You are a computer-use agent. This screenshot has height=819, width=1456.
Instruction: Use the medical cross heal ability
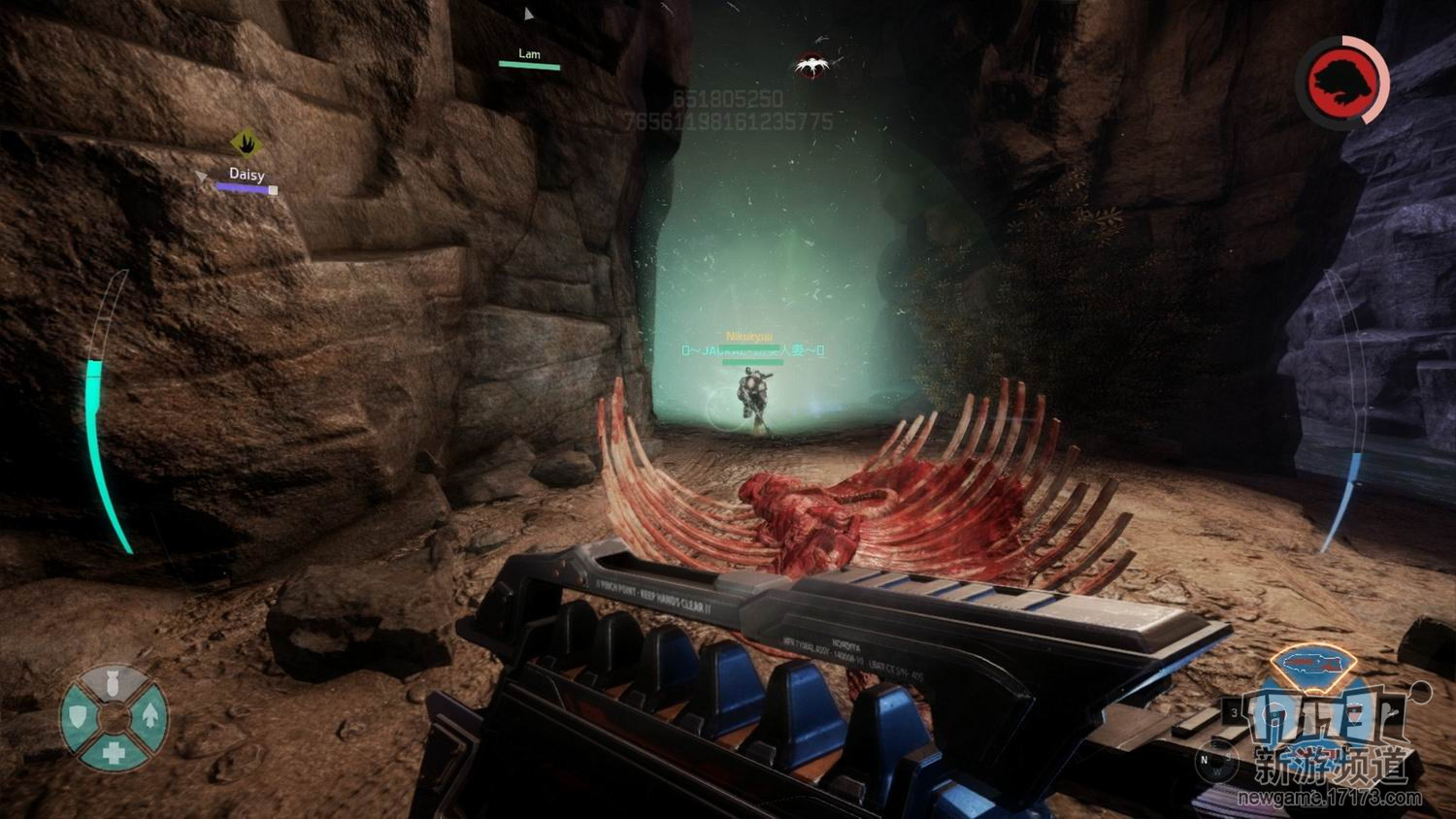click(x=114, y=753)
